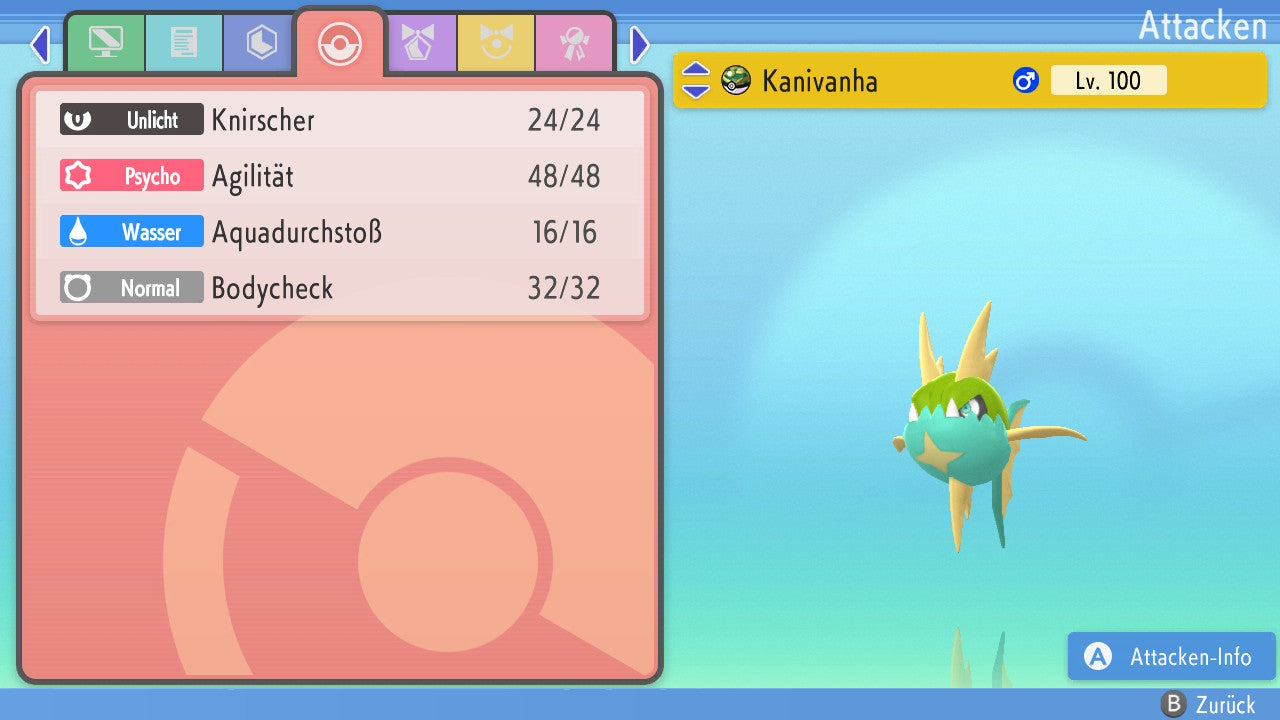Select the red Poké Ball moves tab

(x=339, y=43)
